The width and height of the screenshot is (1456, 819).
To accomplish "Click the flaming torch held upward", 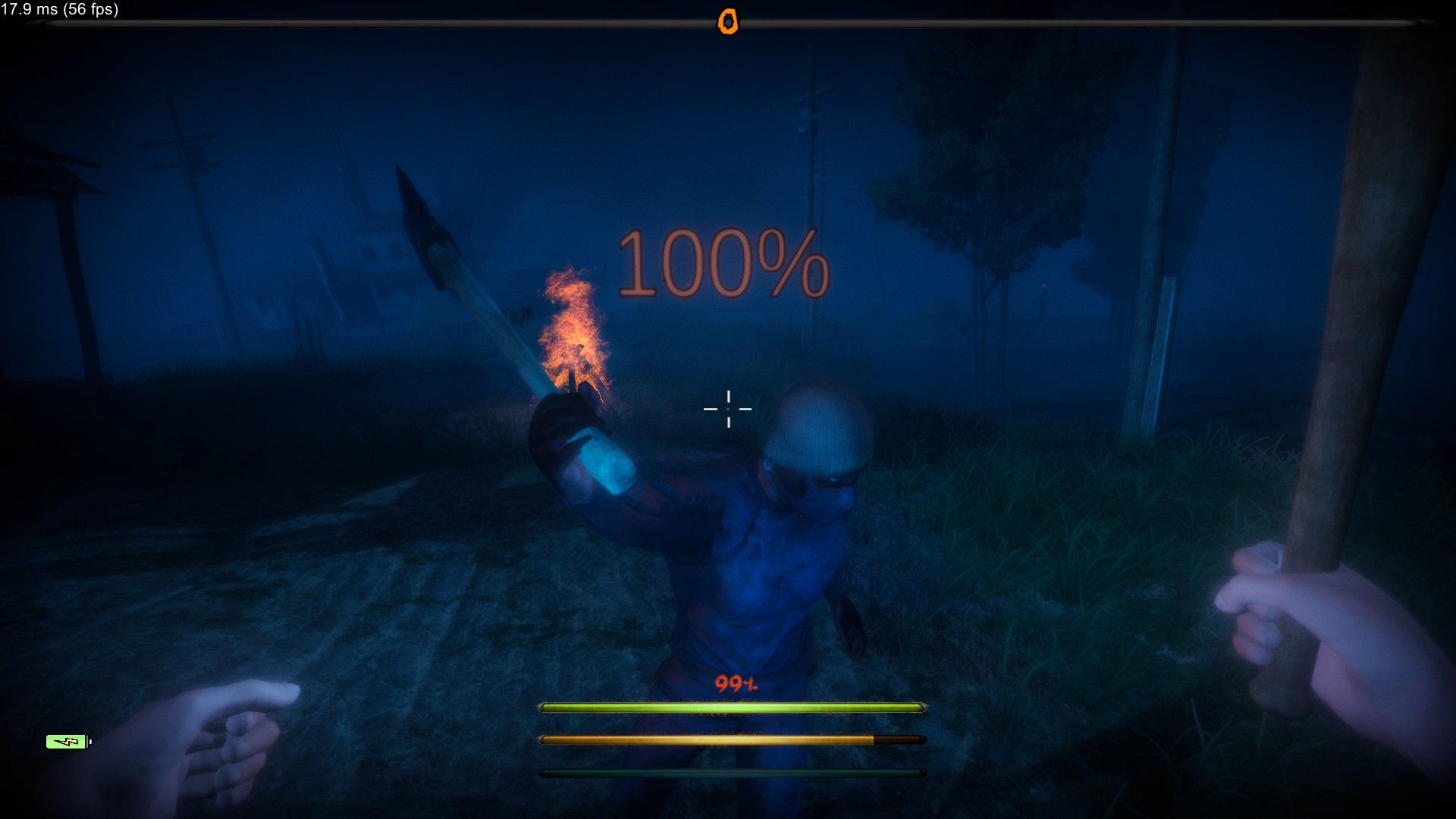I will click(573, 326).
